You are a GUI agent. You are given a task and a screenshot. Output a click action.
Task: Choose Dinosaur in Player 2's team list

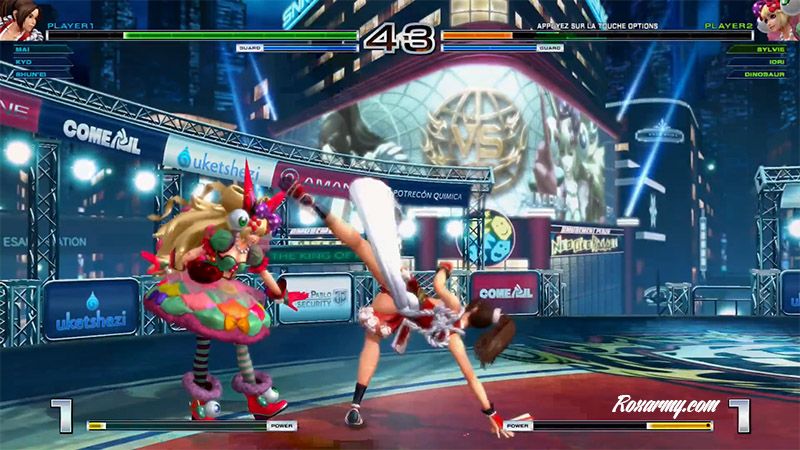(x=762, y=73)
